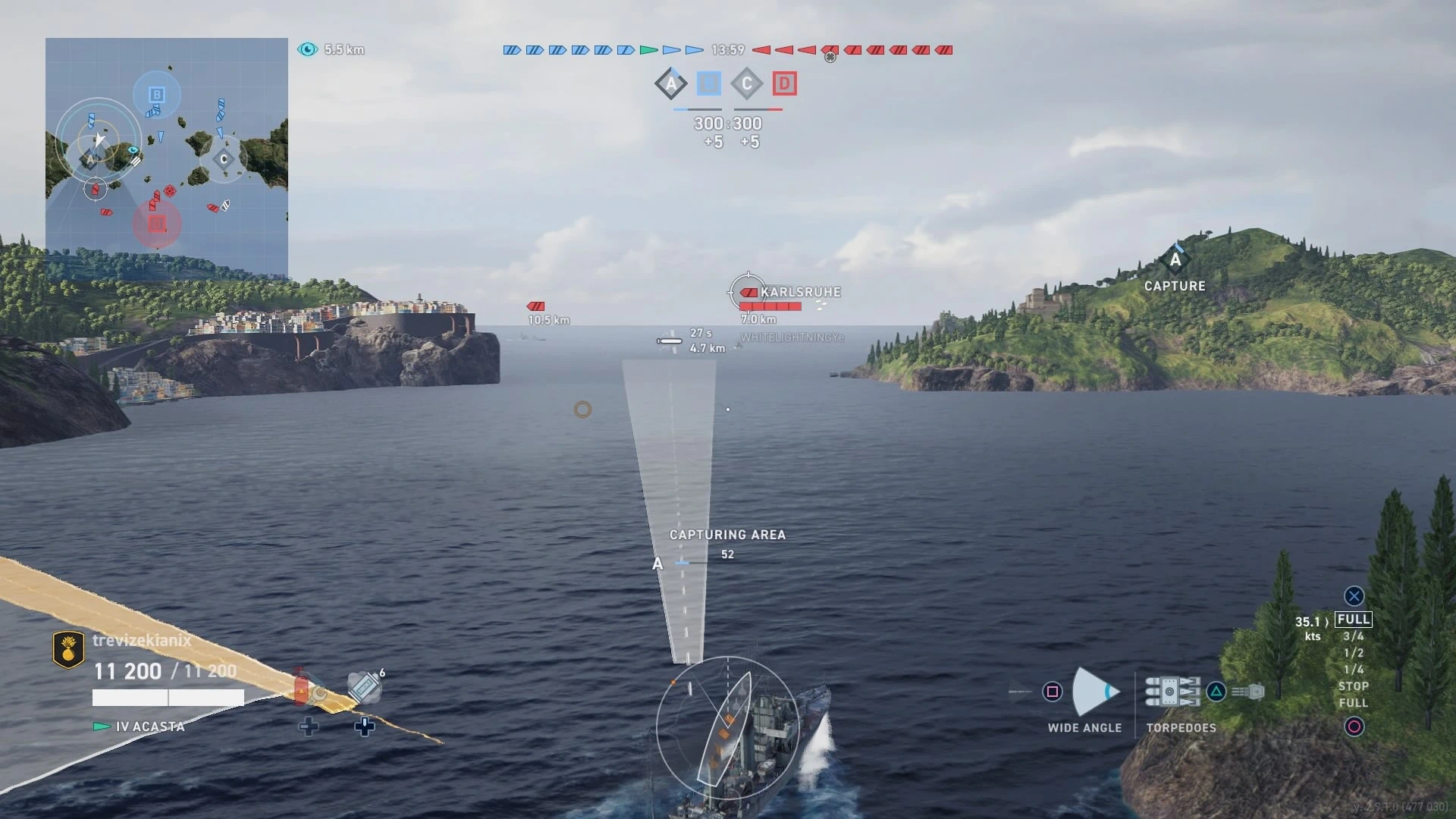Select the enemy marker at 10.5 km
1456x819 pixels.
click(x=536, y=306)
